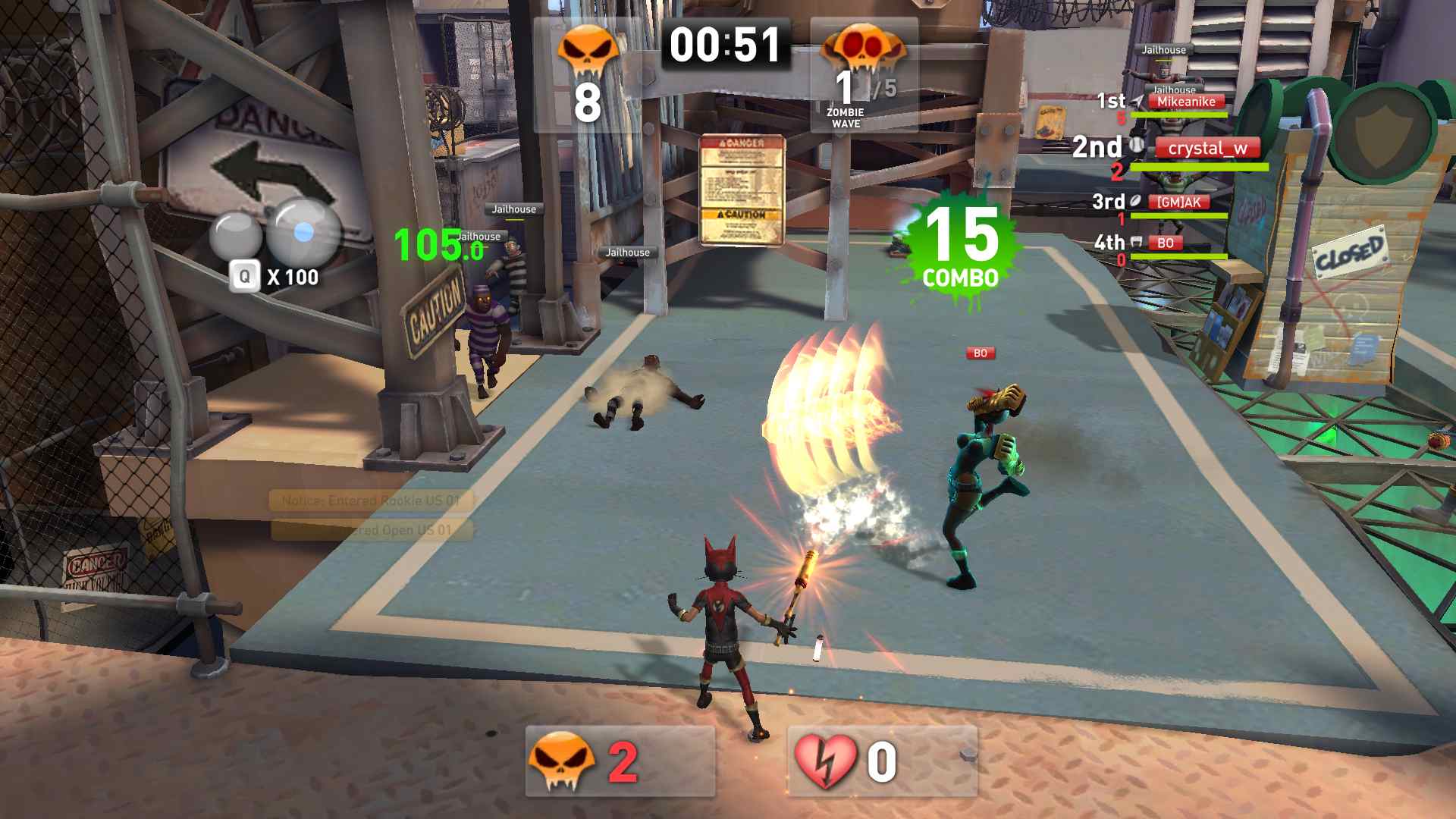Select BO in the ranking list
The height and width of the screenshot is (819, 1456).
tap(1165, 243)
